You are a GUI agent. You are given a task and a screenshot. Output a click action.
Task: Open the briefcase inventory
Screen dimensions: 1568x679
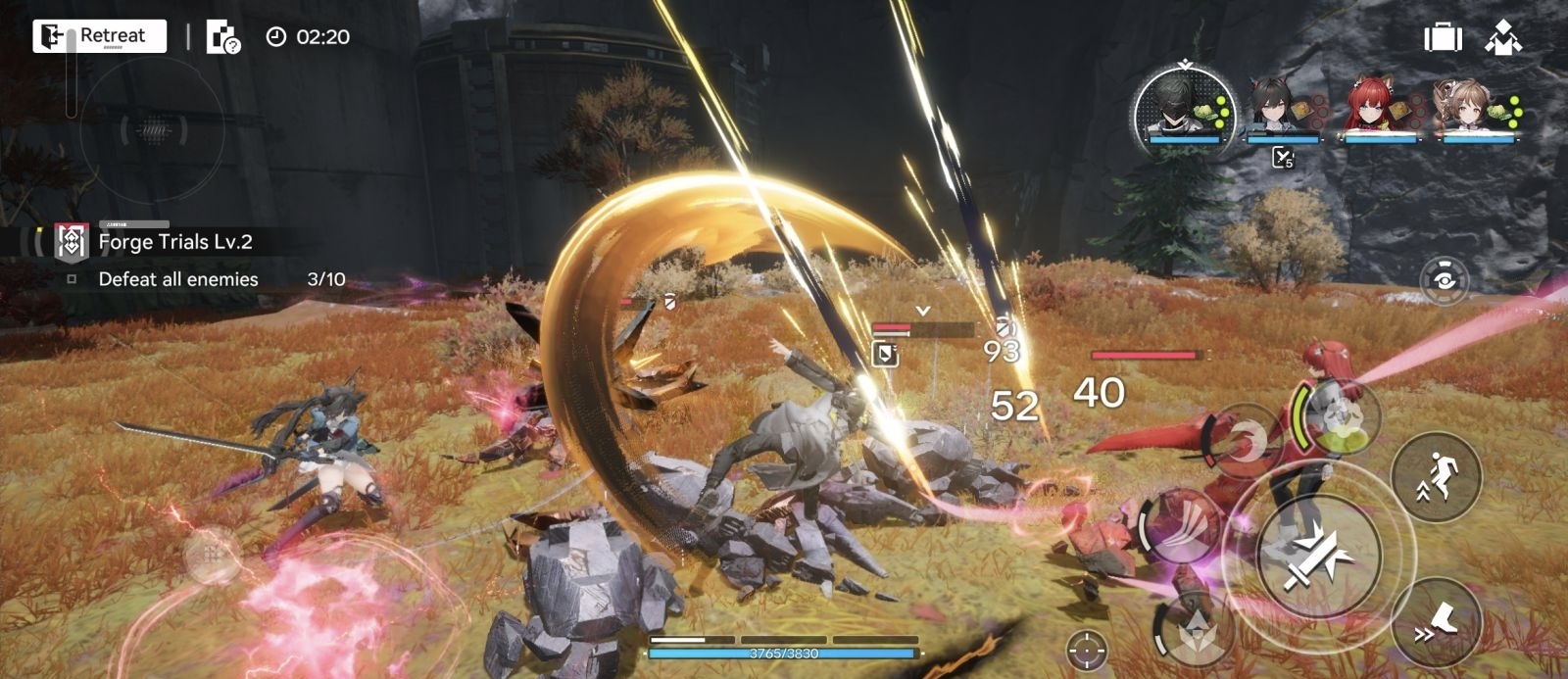[x=1443, y=38]
